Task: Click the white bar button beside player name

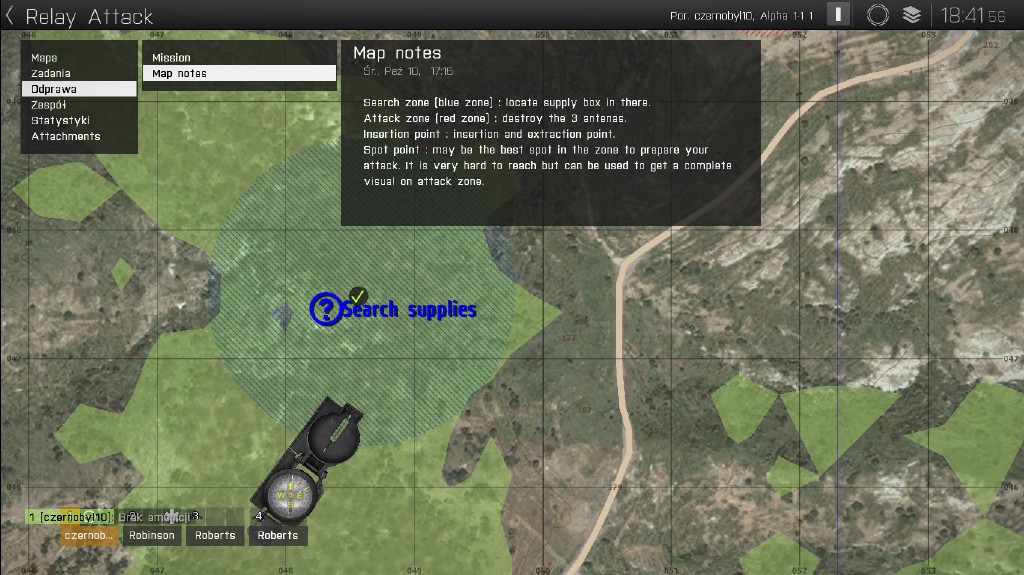Action: click(x=840, y=15)
